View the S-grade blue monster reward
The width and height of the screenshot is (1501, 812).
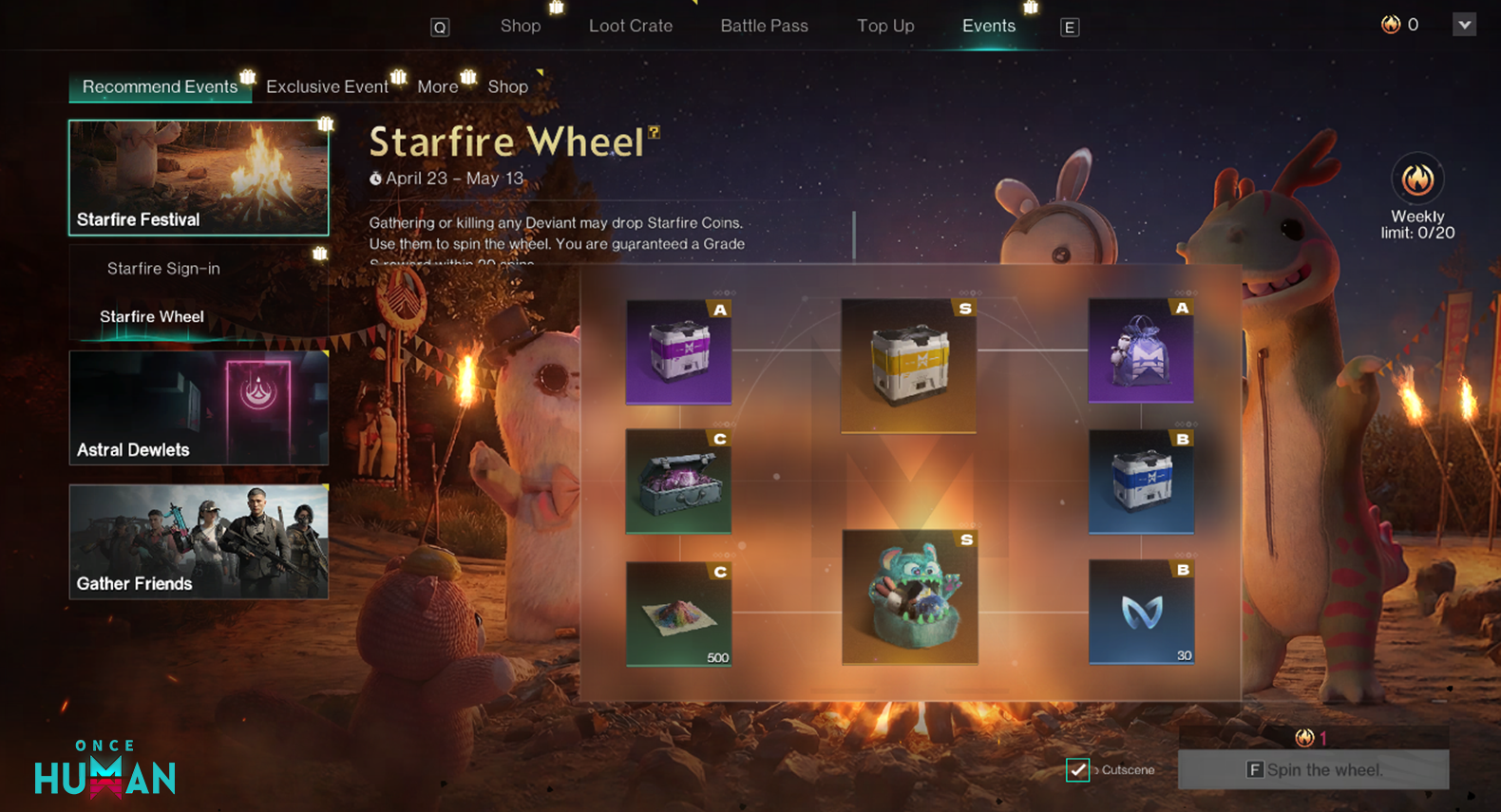tap(909, 596)
